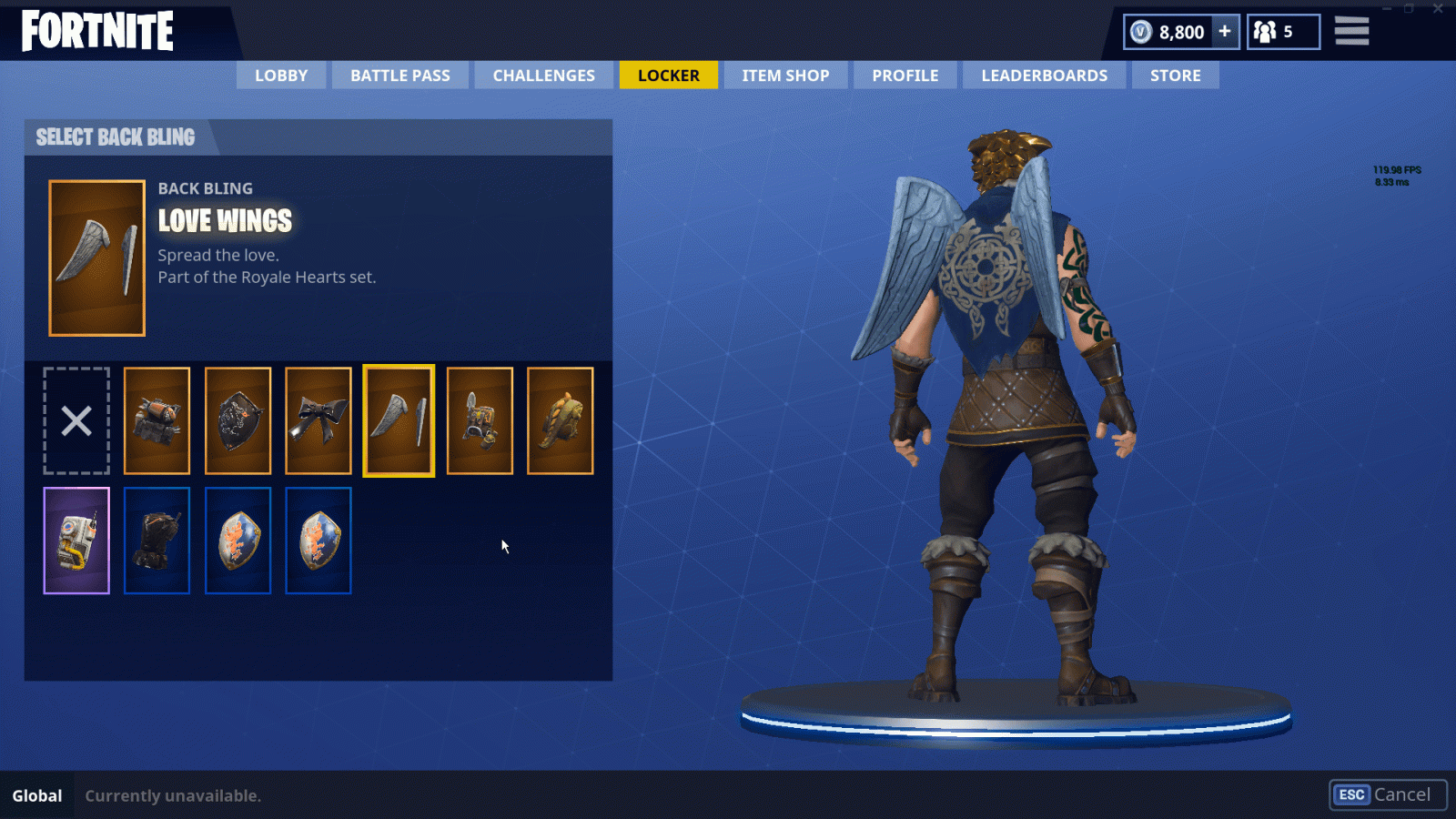
Task: Open the BATTLE PASS tab
Action: pos(399,75)
